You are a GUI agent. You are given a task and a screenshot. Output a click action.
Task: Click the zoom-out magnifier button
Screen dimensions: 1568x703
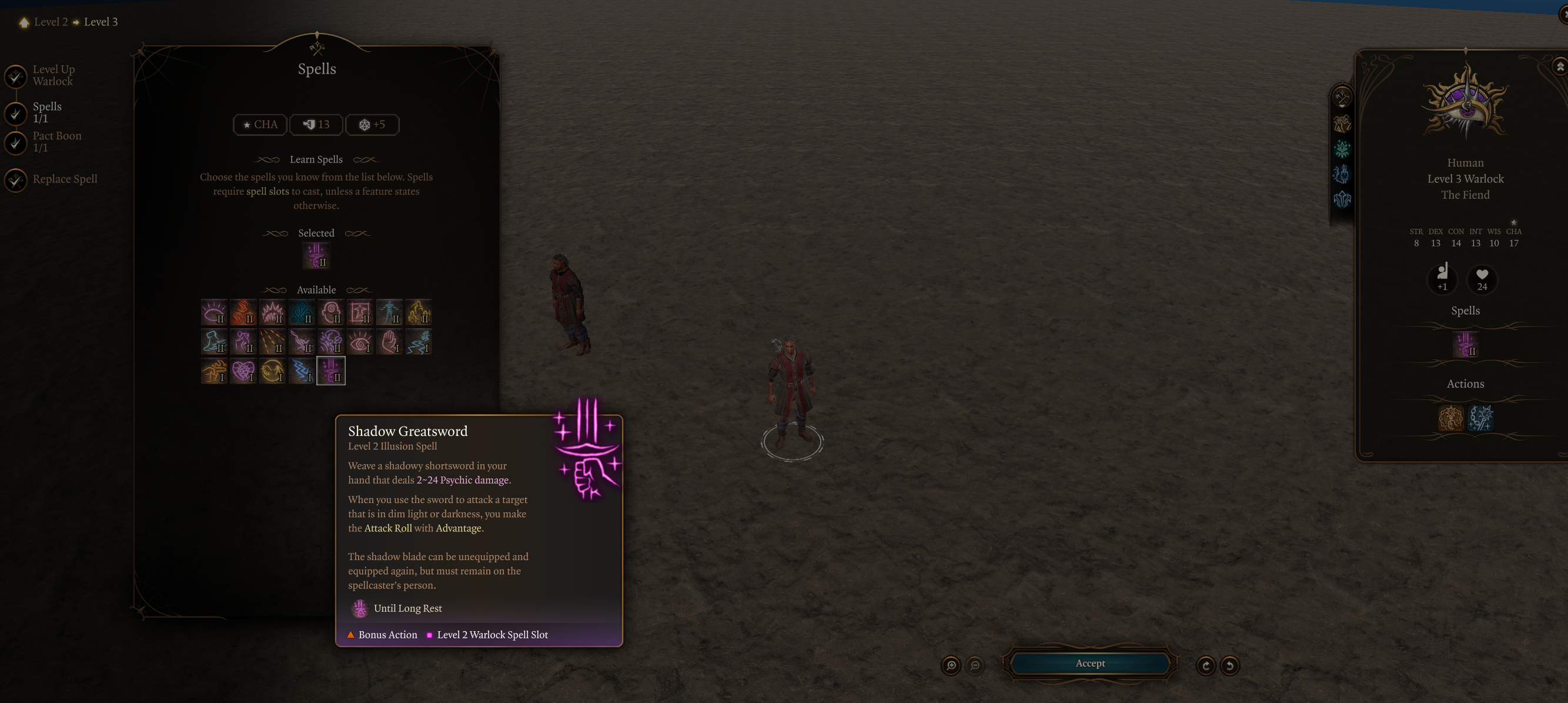point(975,665)
